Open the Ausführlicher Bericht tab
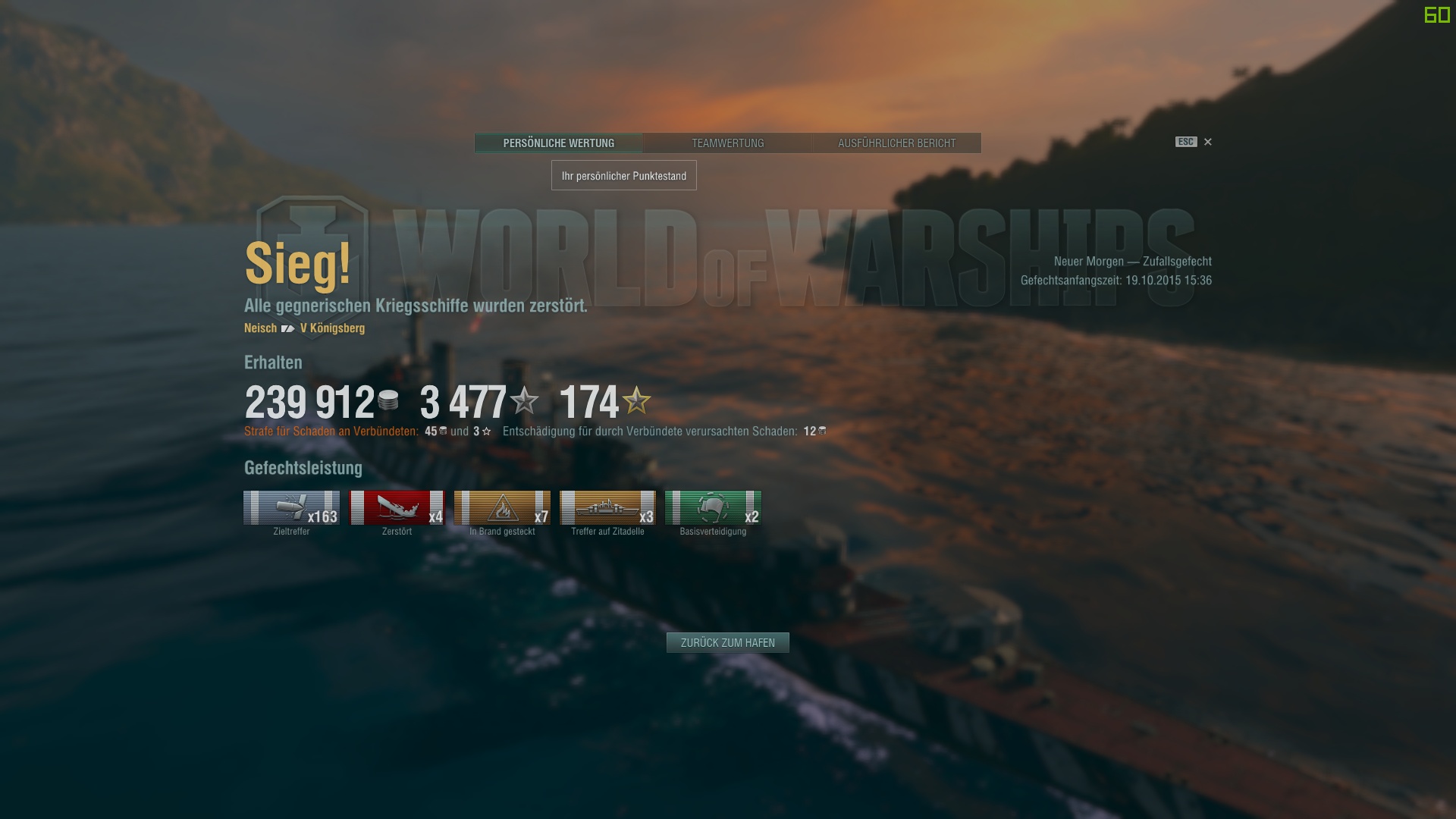 896,143
